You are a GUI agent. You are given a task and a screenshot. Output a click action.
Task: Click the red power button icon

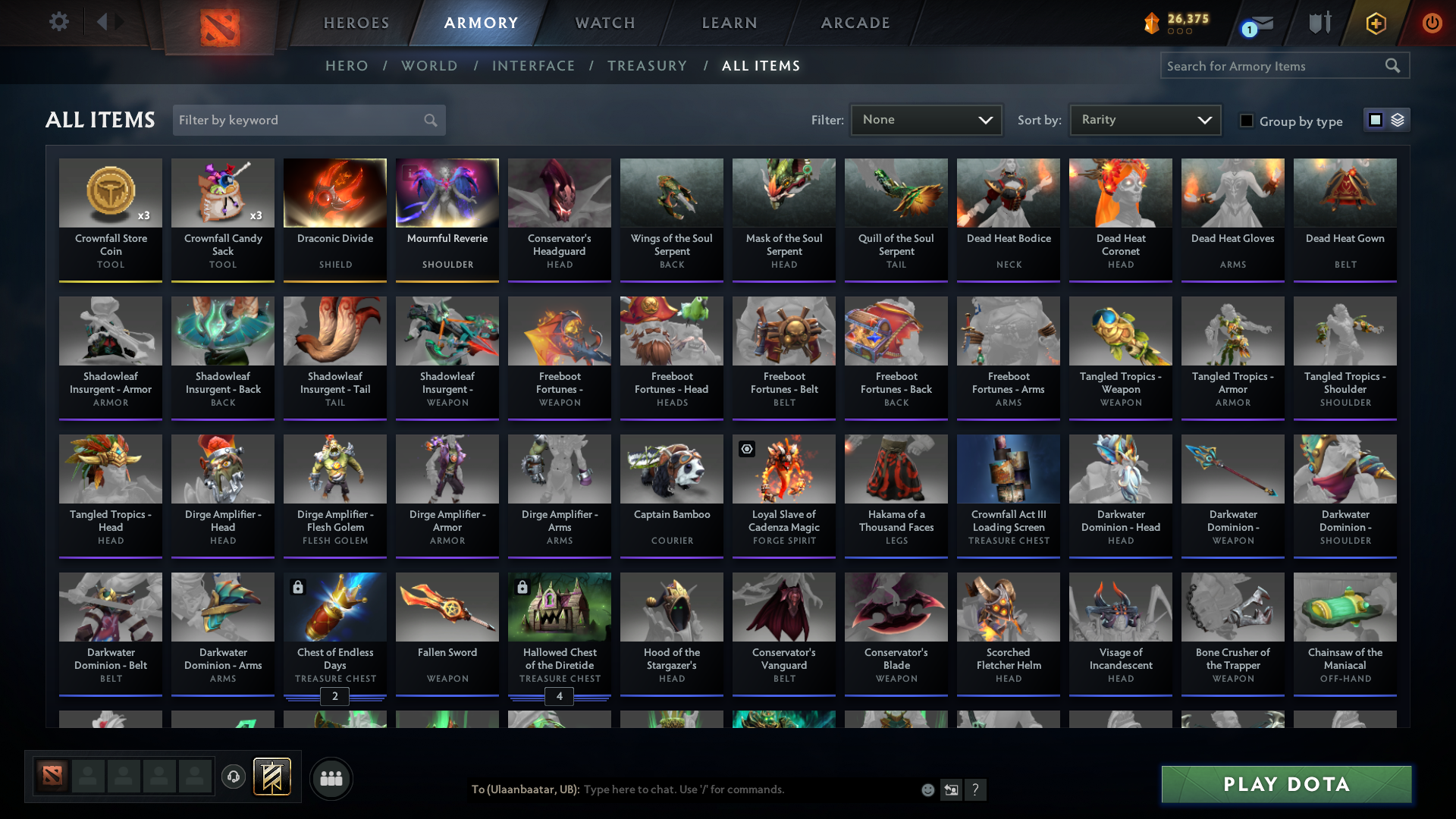pyautogui.click(x=1432, y=23)
